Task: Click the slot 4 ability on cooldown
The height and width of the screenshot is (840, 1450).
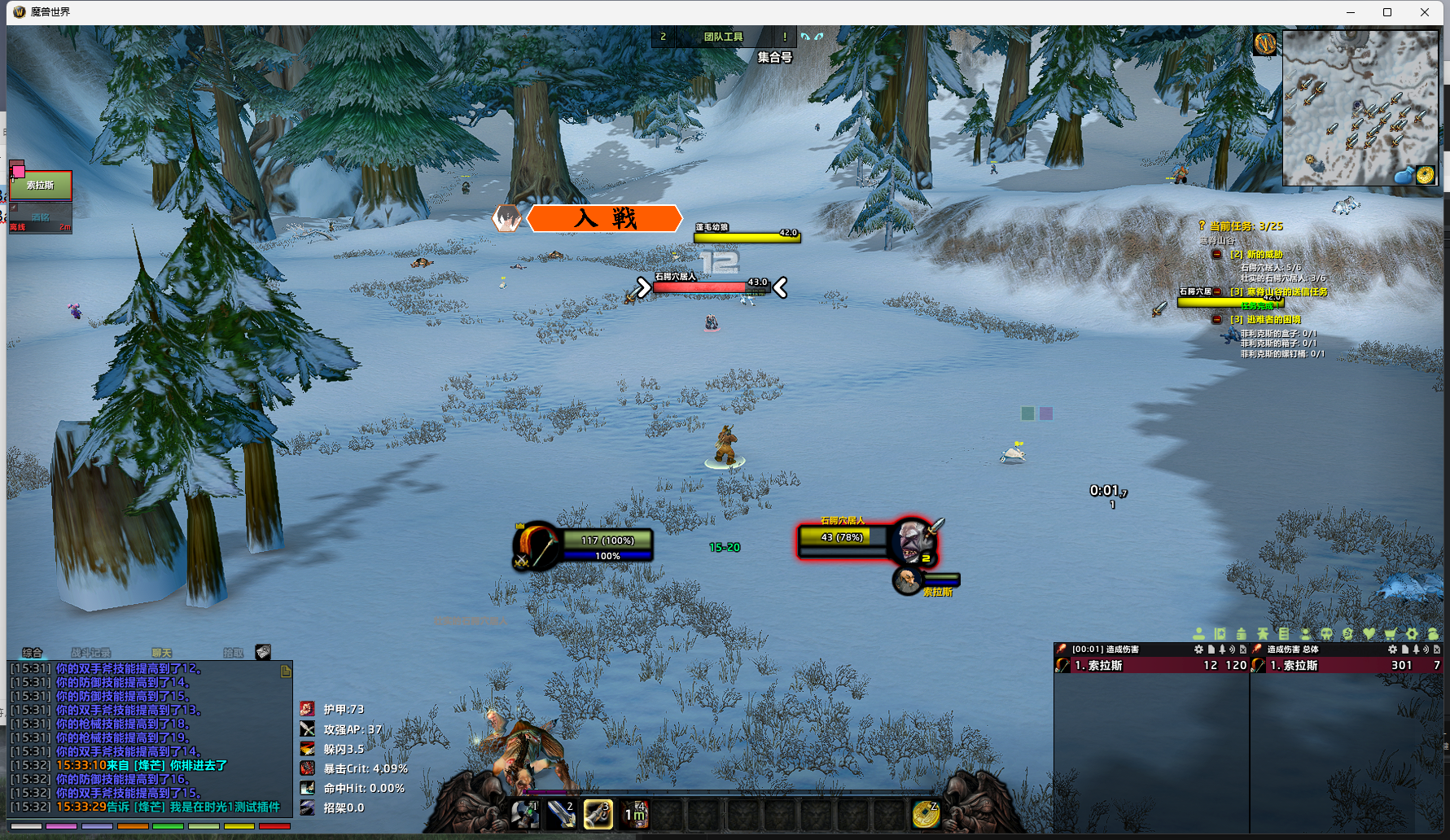Action: (634, 814)
